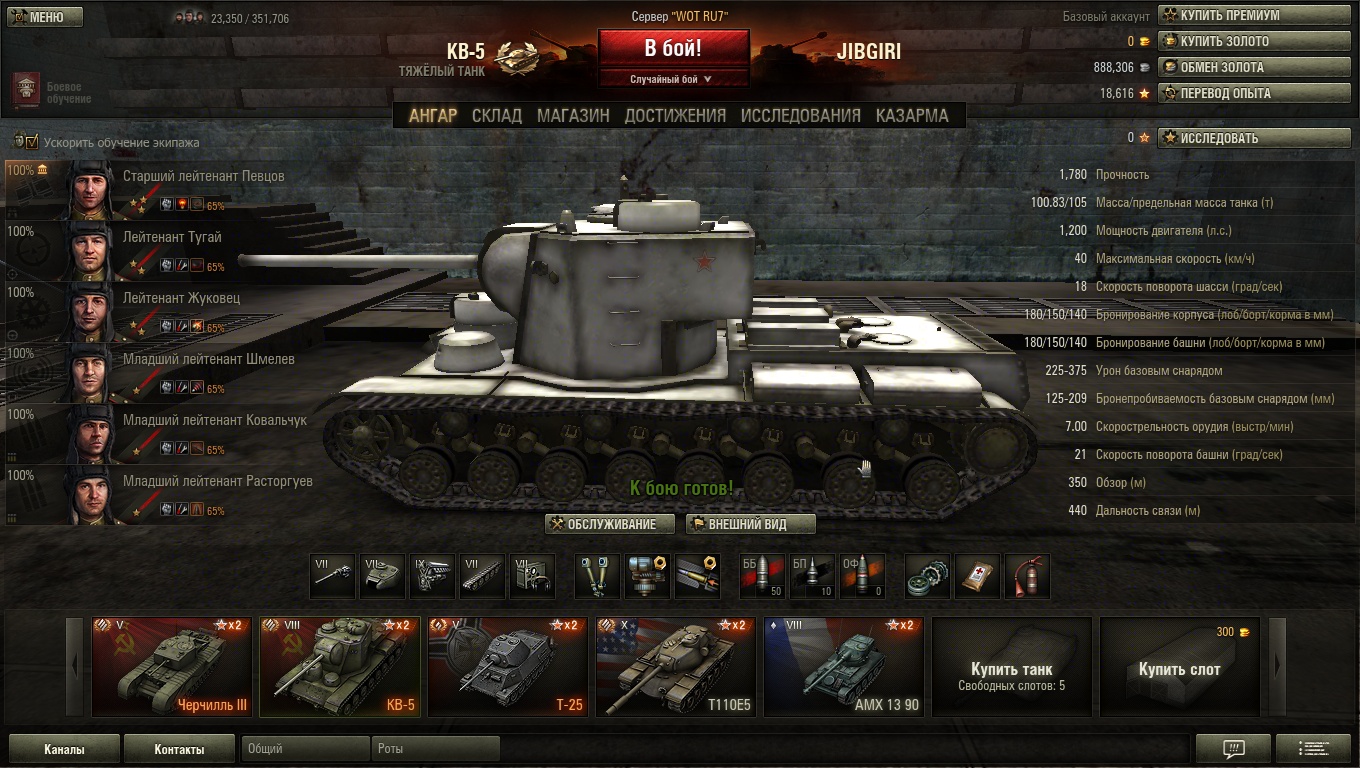The width and height of the screenshot is (1360, 768).
Task: Select the Черчилль III tank in carousel
Action: [172, 667]
